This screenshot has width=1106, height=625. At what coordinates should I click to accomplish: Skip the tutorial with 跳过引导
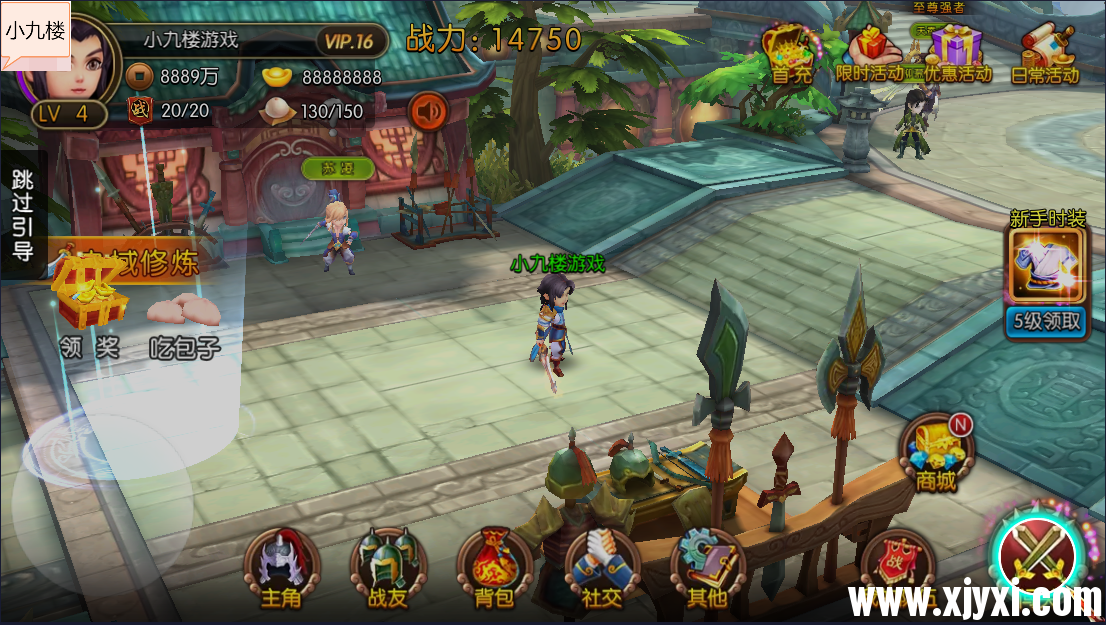pyautogui.click(x=23, y=215)
